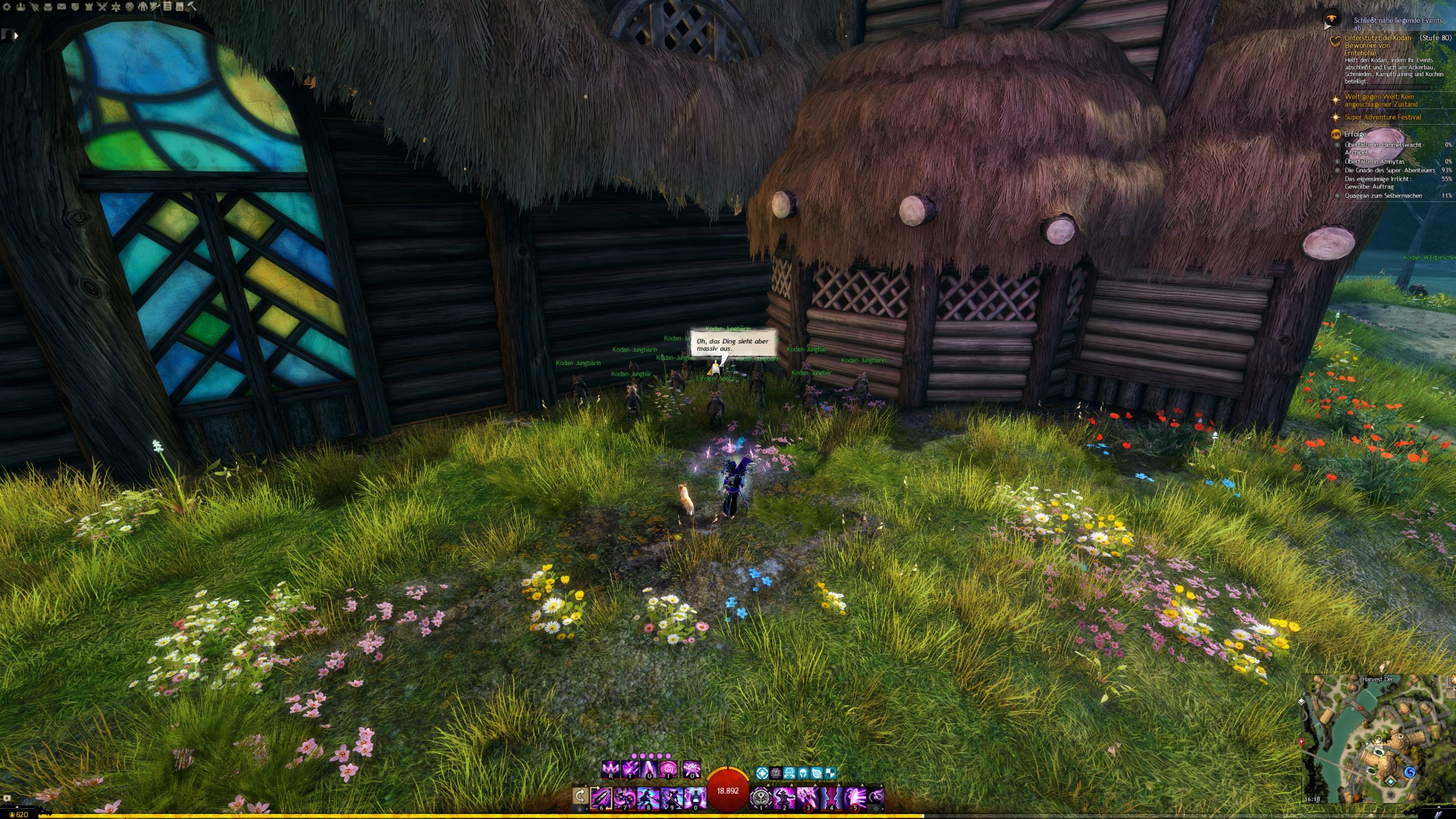
Task: Open the mail envelope icon
Action: click(x=61, y=7)
